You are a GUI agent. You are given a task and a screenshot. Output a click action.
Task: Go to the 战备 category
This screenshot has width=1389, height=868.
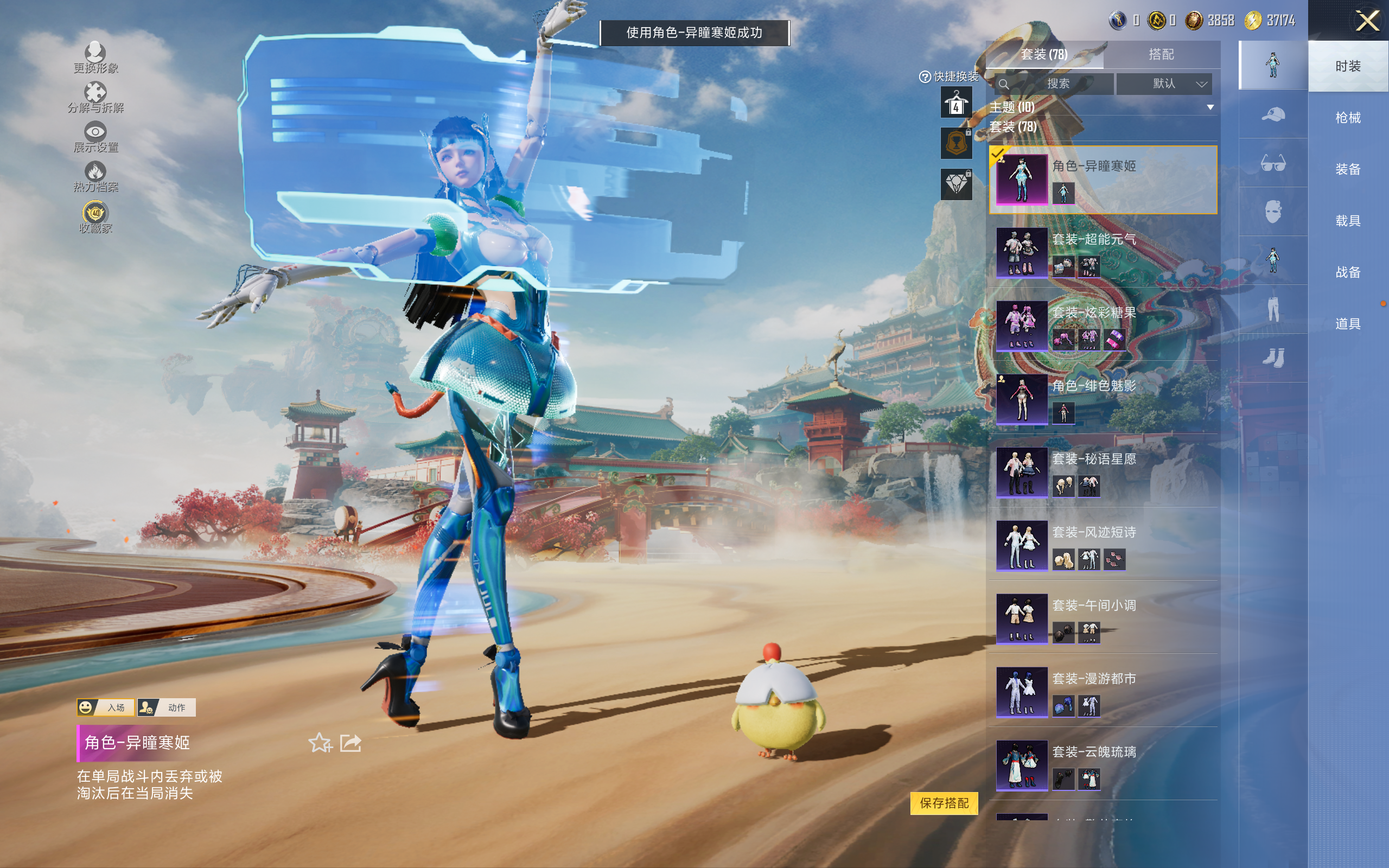coord(1347,272)
